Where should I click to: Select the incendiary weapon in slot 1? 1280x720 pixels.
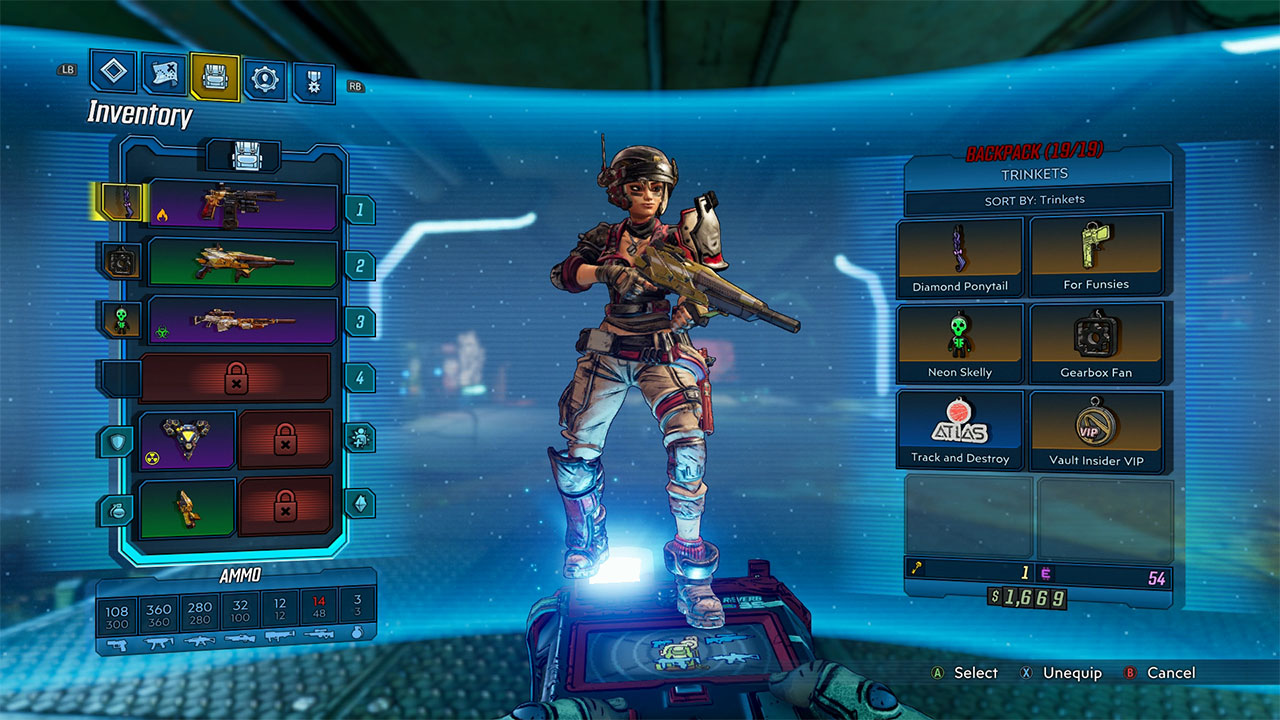[243, 206]
